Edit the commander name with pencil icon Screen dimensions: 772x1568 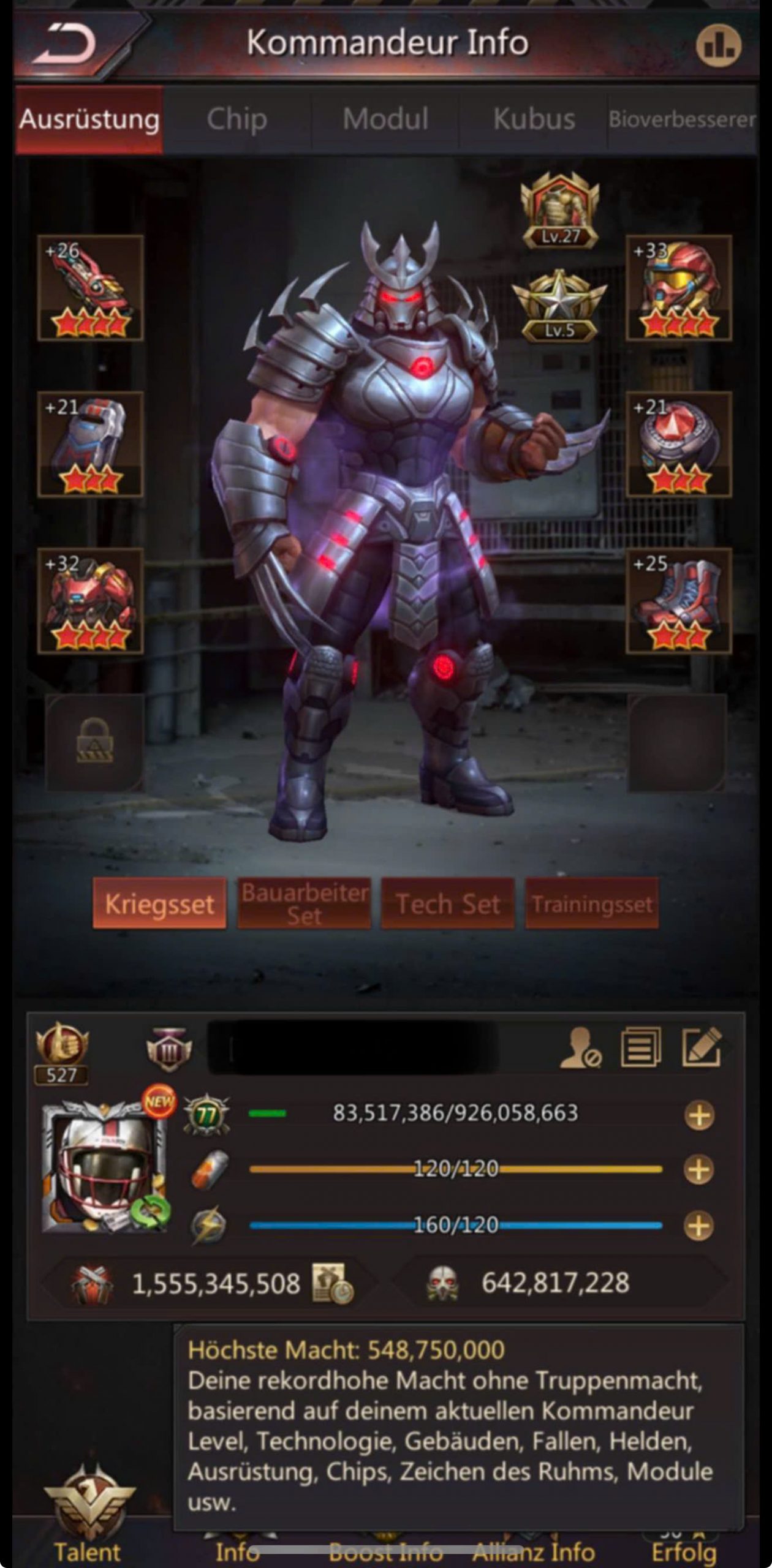coord(702,1048)
